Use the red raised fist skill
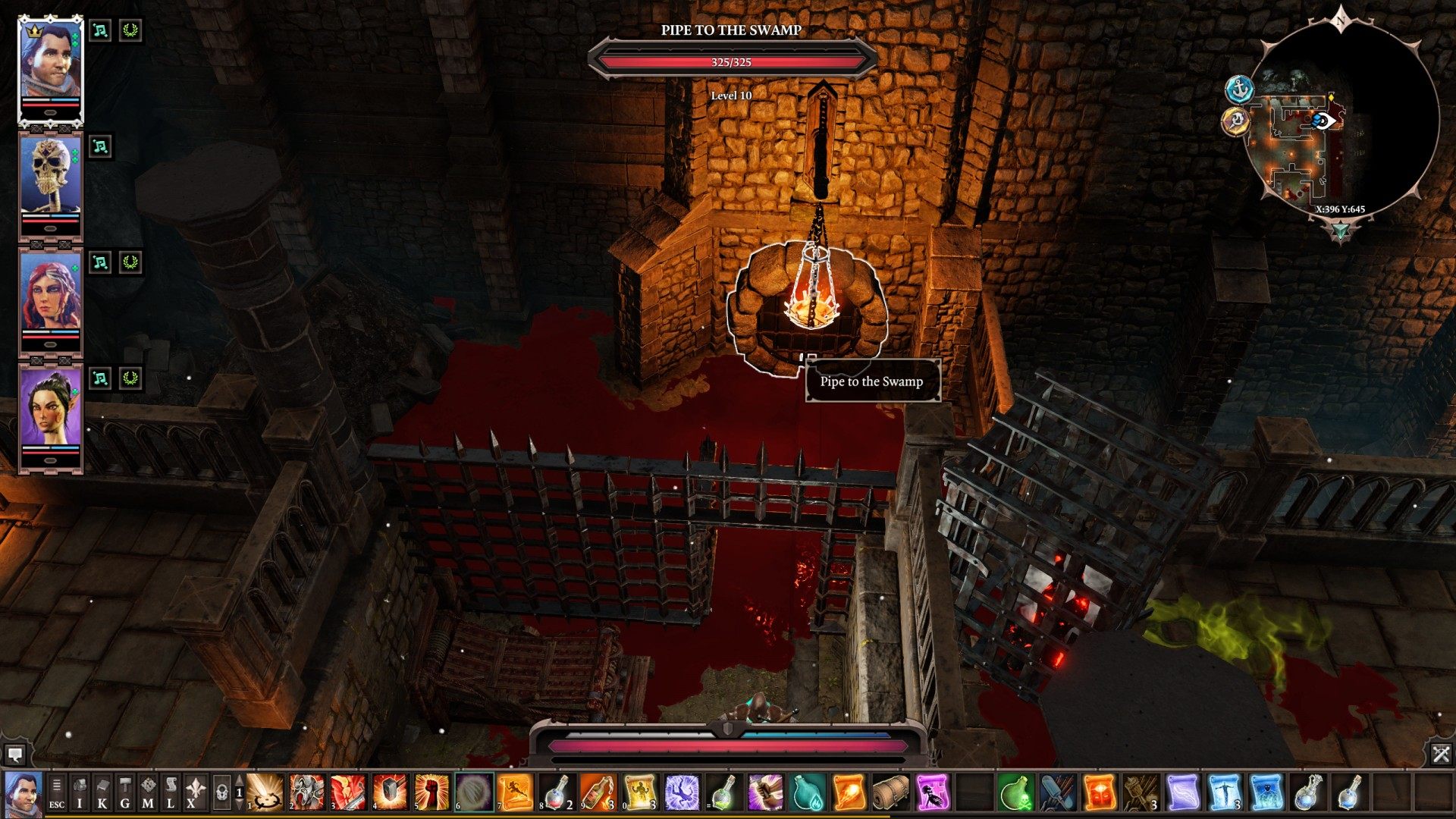 tap(431, 793)
